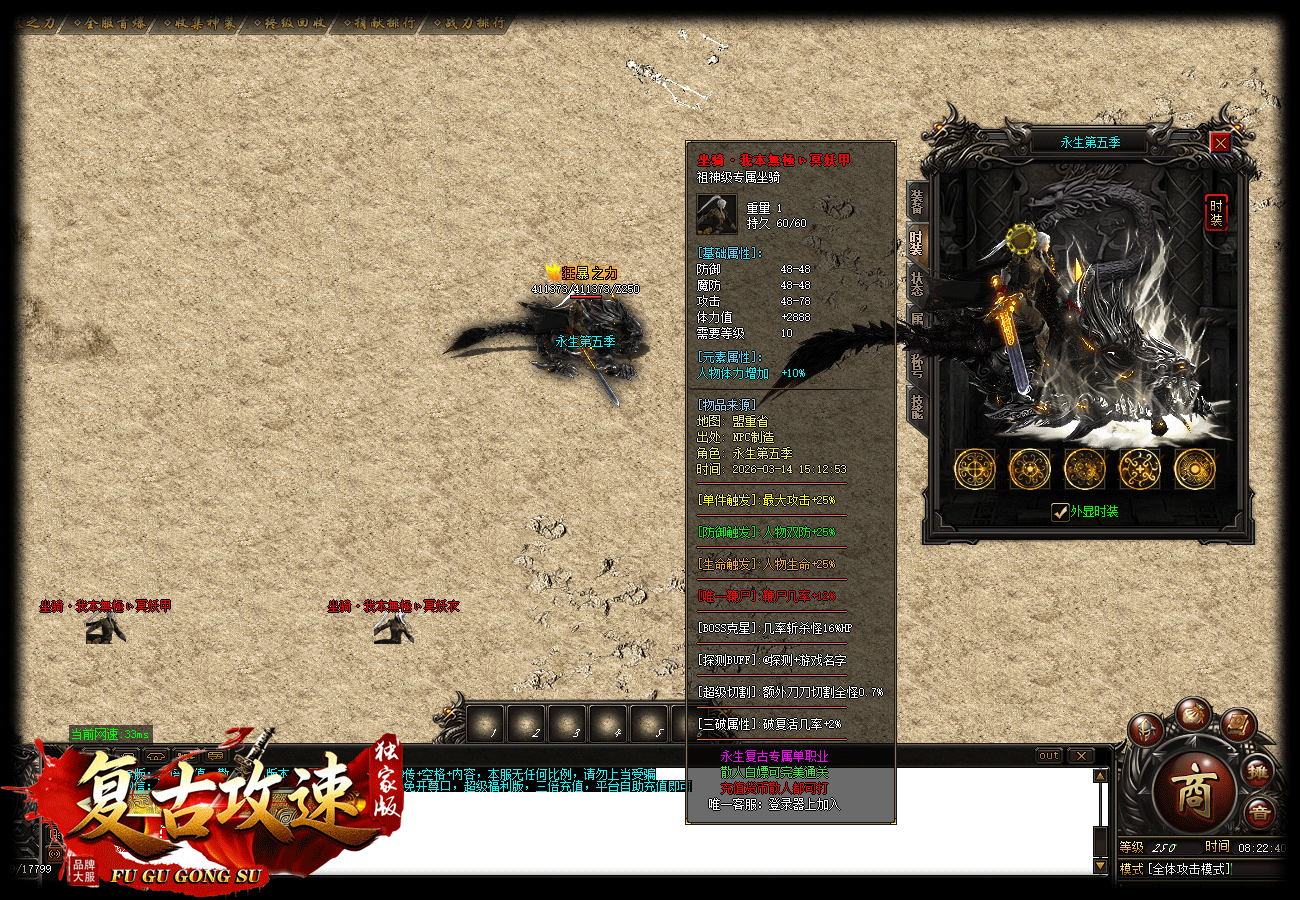
Task: Open the helmet character icon
Action: pos(1148,731)
